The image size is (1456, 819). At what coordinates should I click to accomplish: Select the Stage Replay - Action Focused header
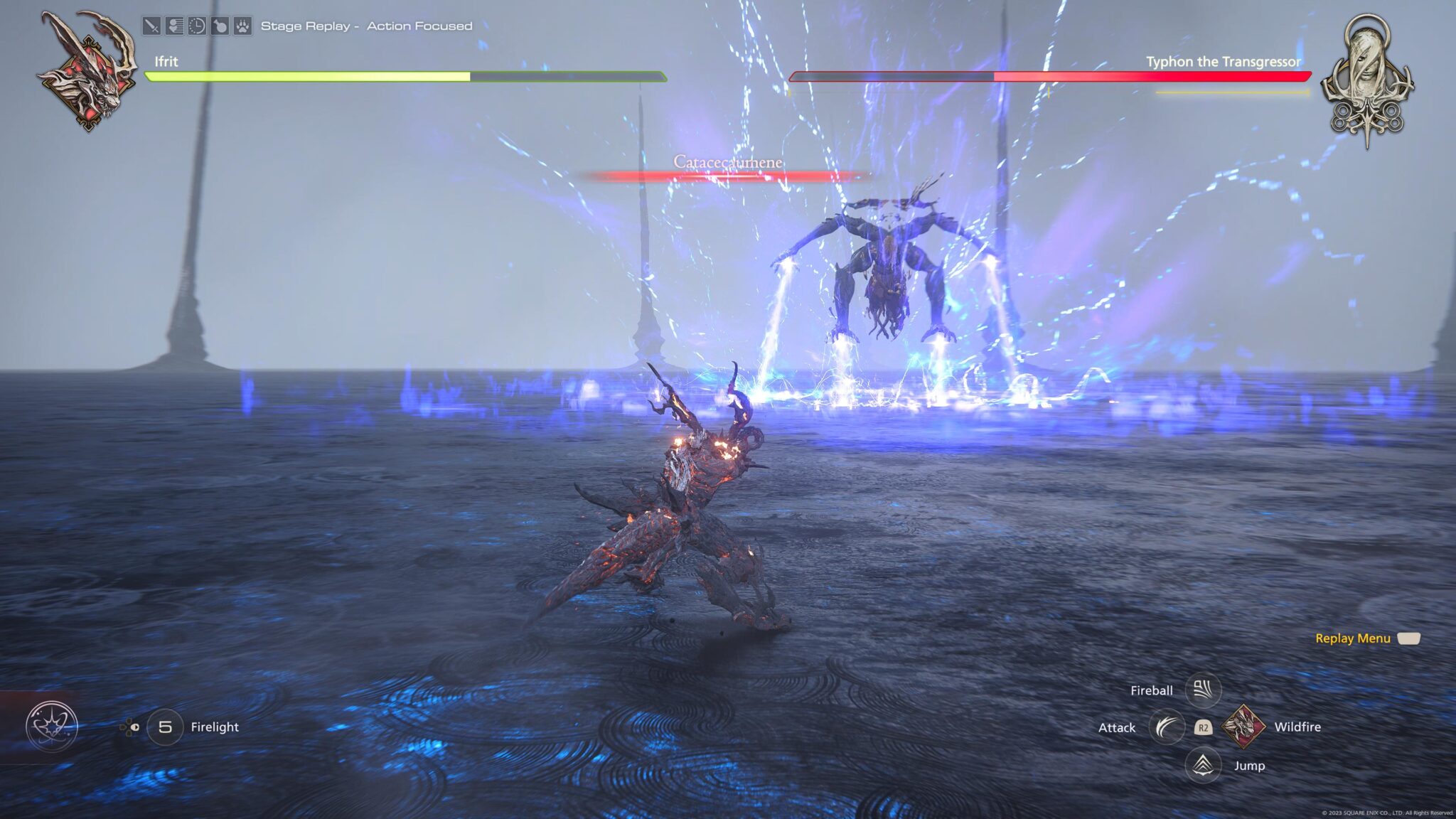coord(367,26)
